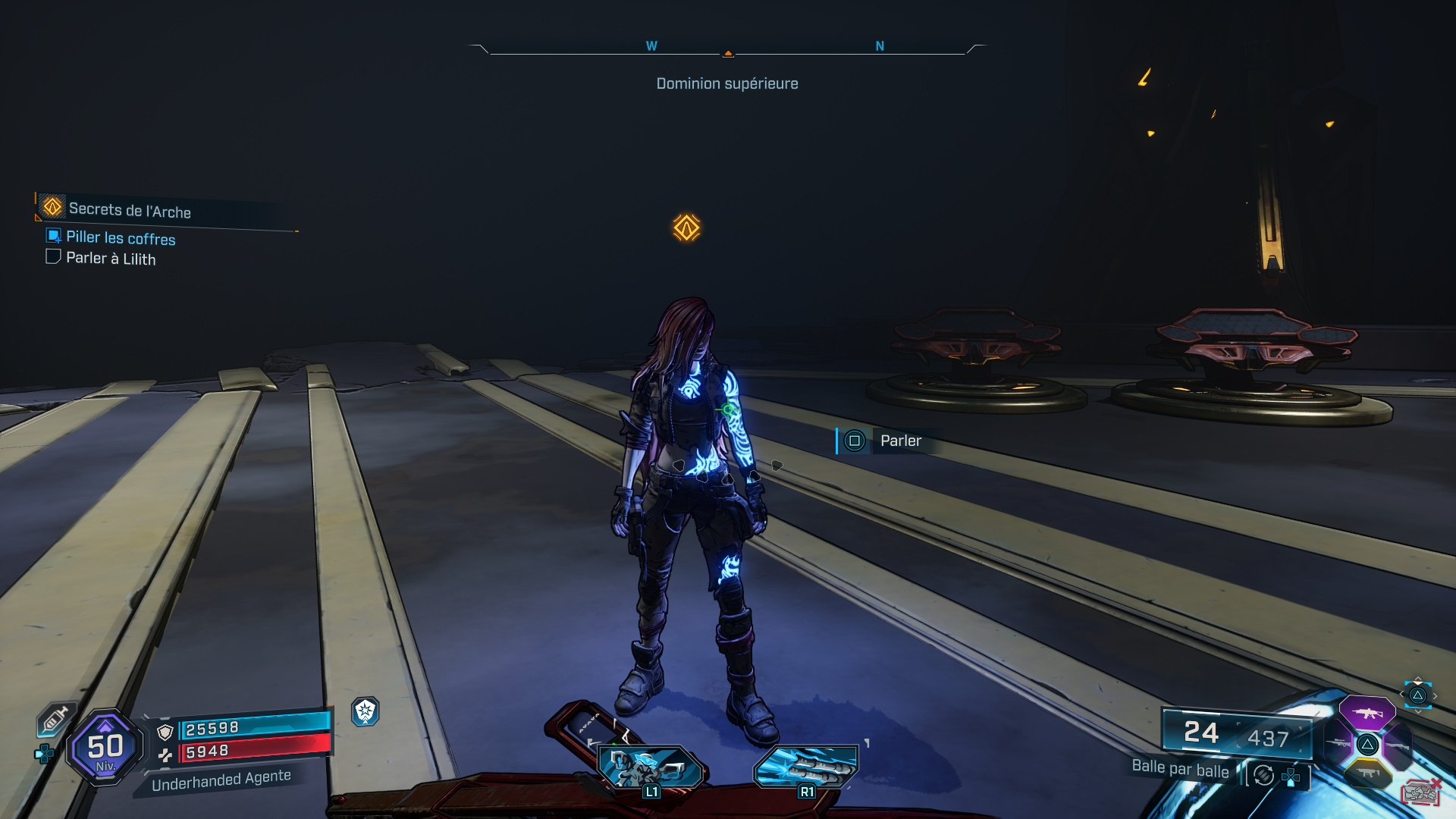Select the purple assault rifle in the weapon wheel
This screenshot has height=819, width=1456.
1369,714
